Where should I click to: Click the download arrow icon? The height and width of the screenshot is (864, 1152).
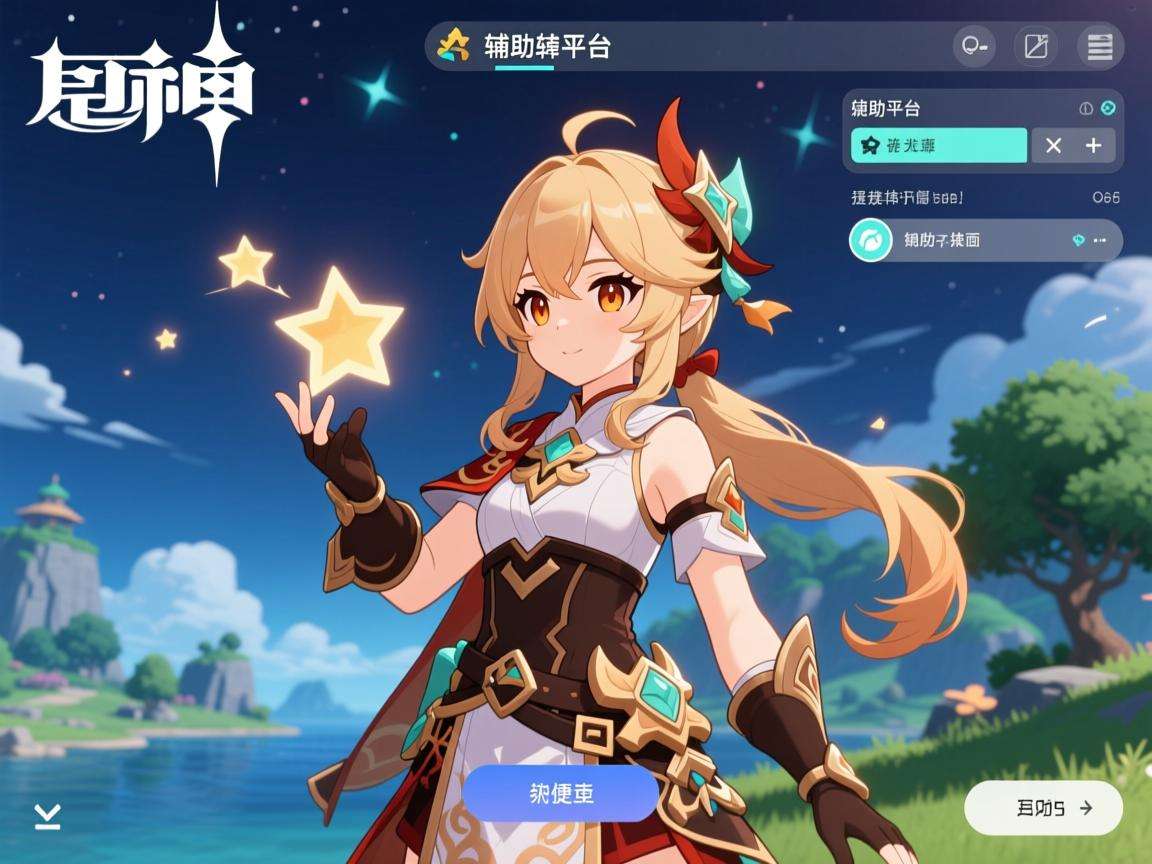tap(47, 816)
